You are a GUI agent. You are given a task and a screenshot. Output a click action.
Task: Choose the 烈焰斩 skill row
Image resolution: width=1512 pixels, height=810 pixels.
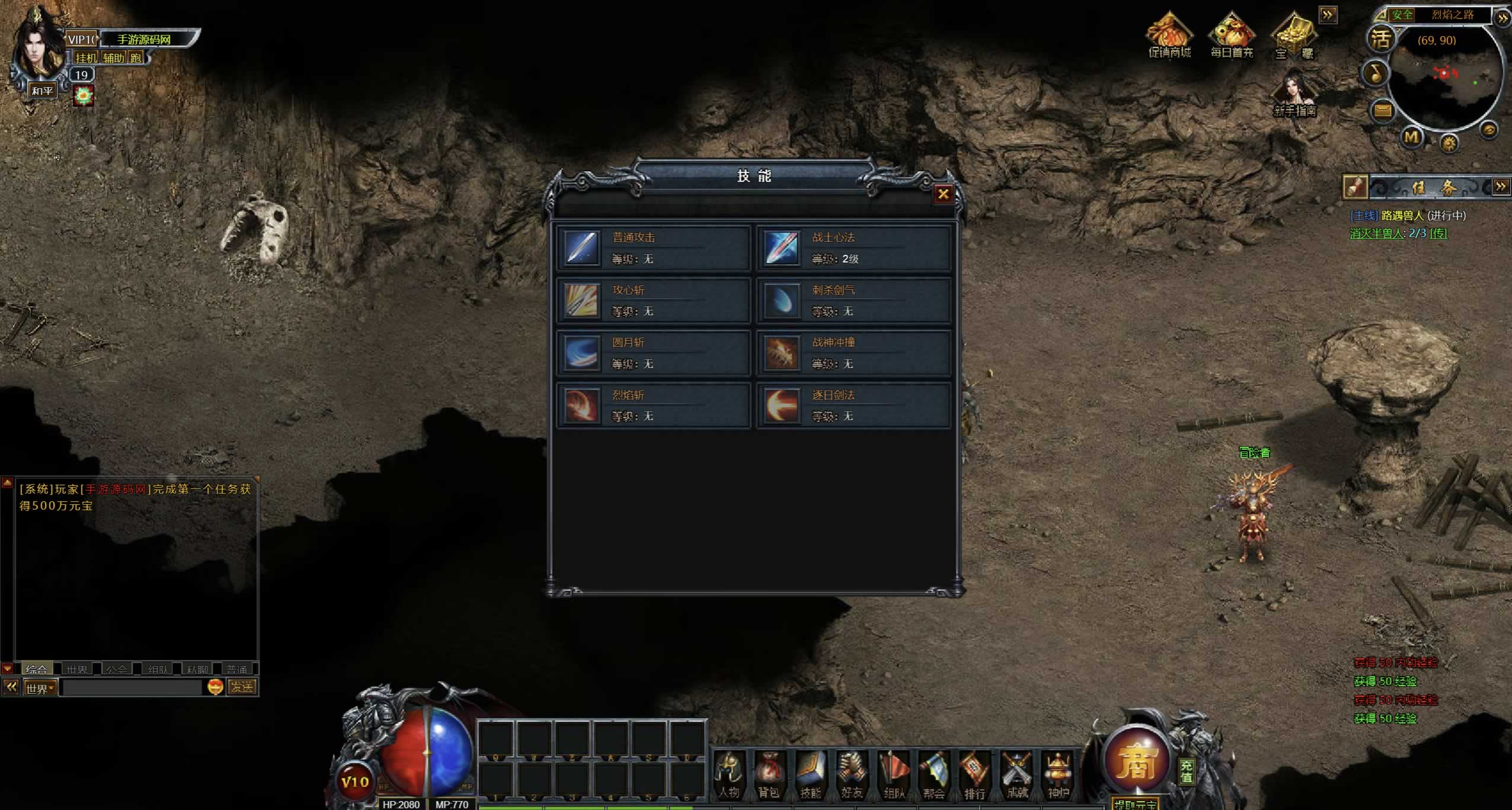(x=653, y=405)
